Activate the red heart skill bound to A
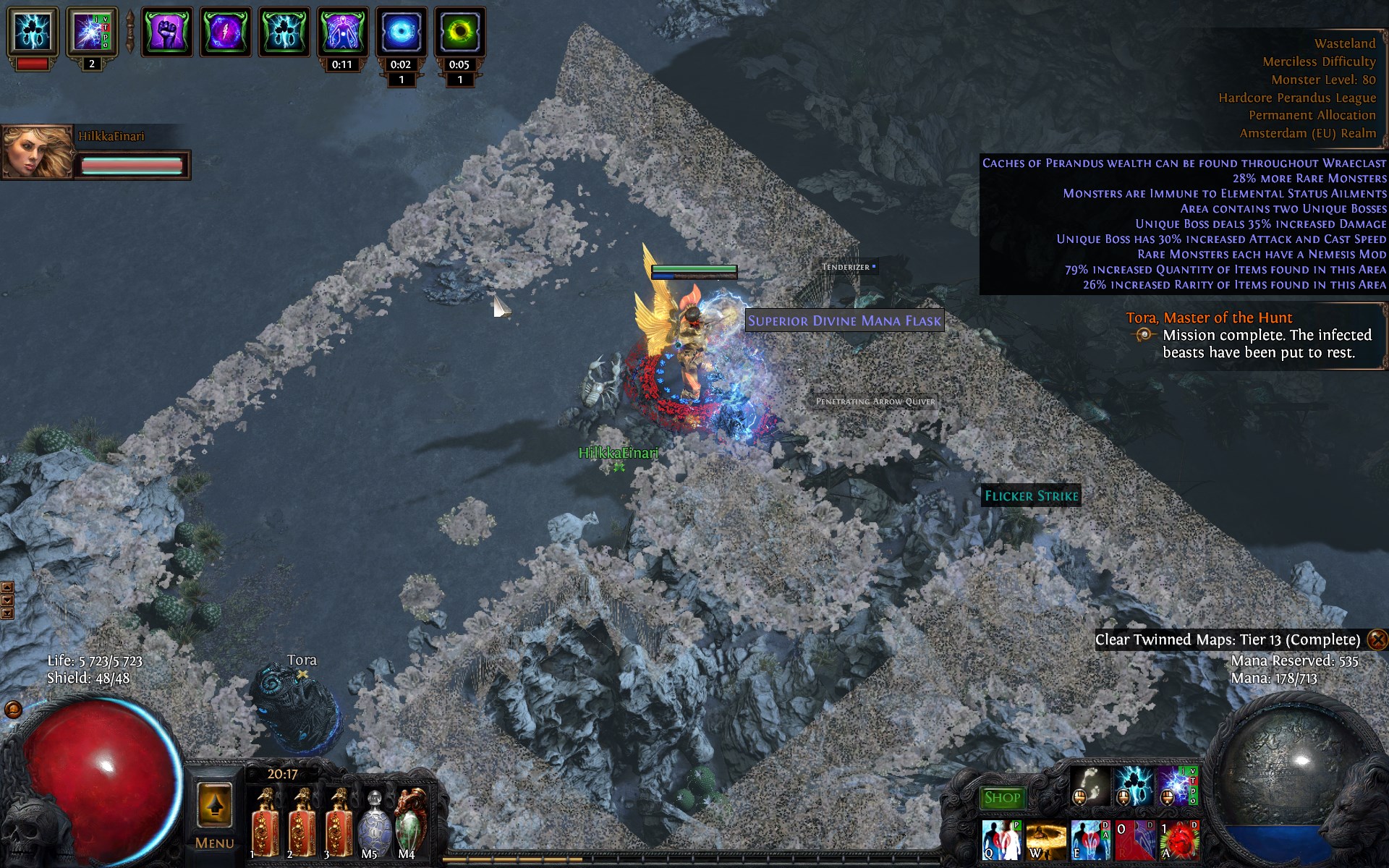 click(x=1179, y=840)
